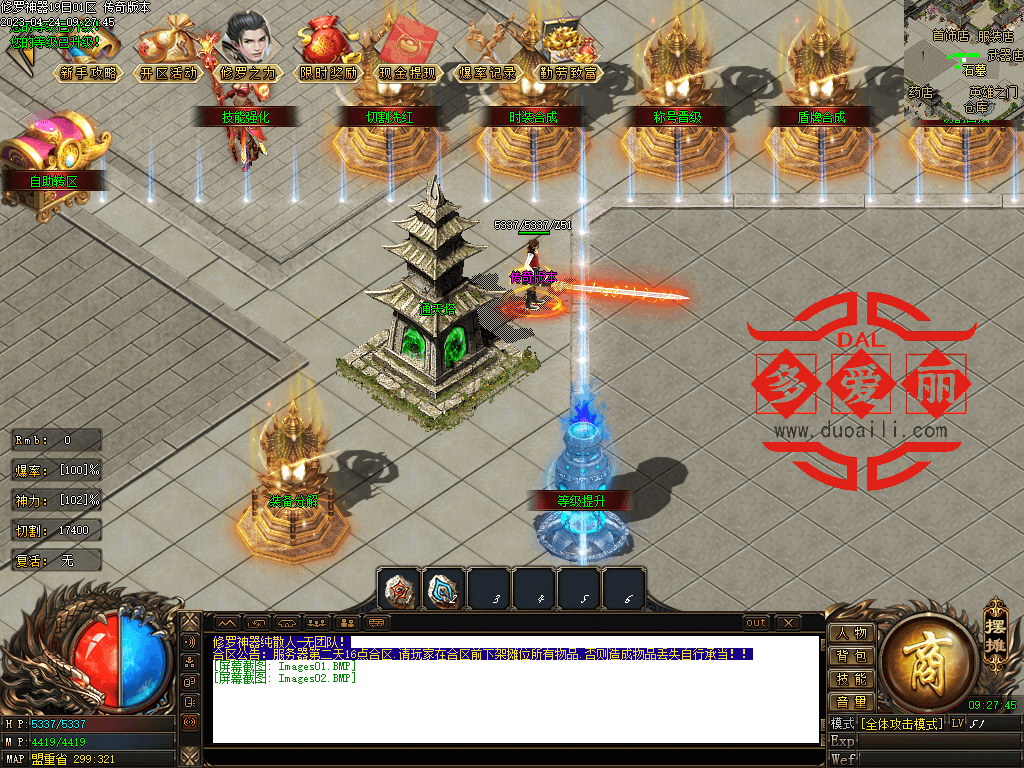Click the chat panel's out button
Image resolution: width=1024 pixels, height=768 pixels.
[x=756, y=623]
